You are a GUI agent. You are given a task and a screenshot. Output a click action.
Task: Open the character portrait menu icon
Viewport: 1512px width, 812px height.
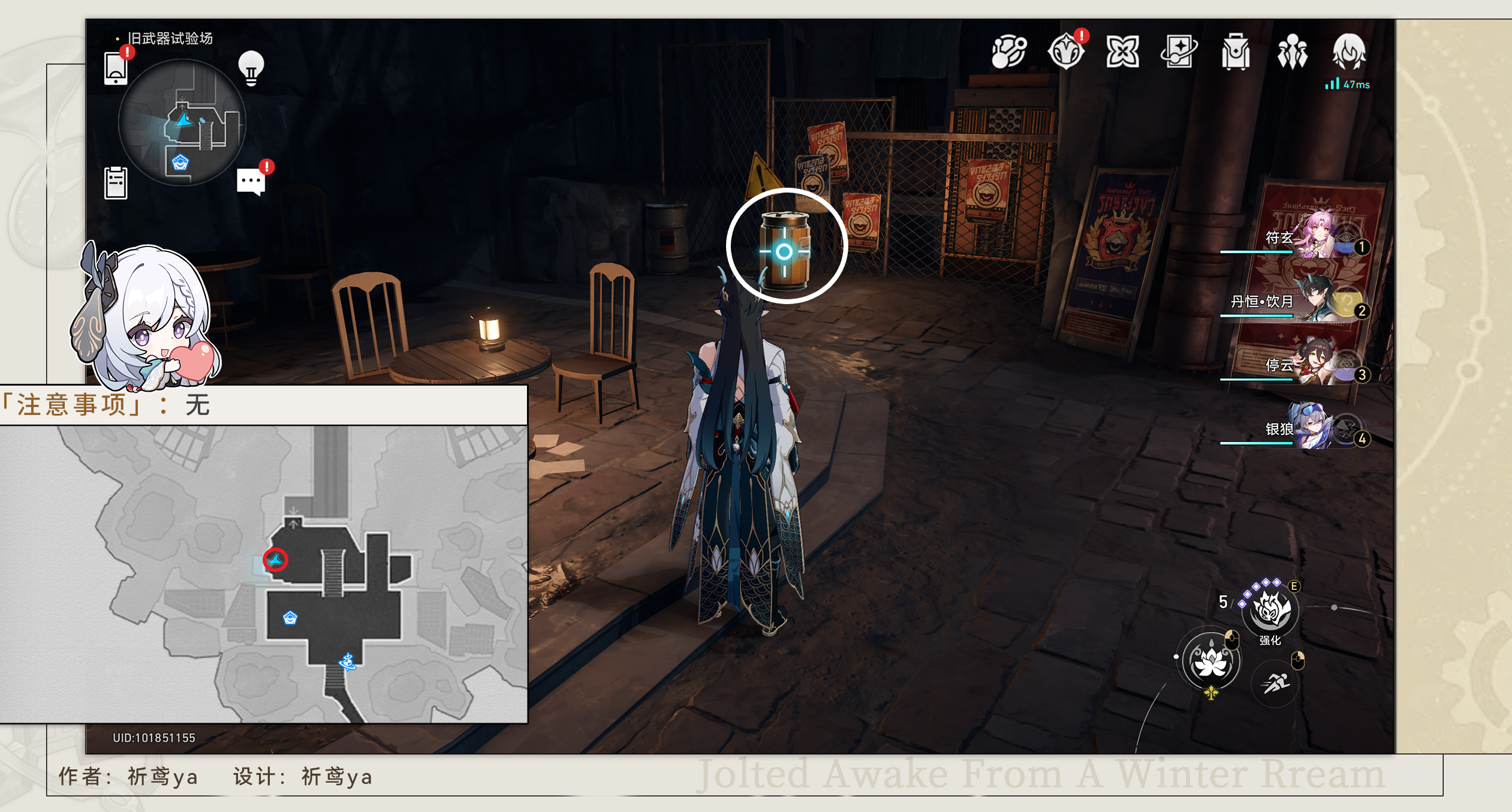click(x=1349, y=52)
